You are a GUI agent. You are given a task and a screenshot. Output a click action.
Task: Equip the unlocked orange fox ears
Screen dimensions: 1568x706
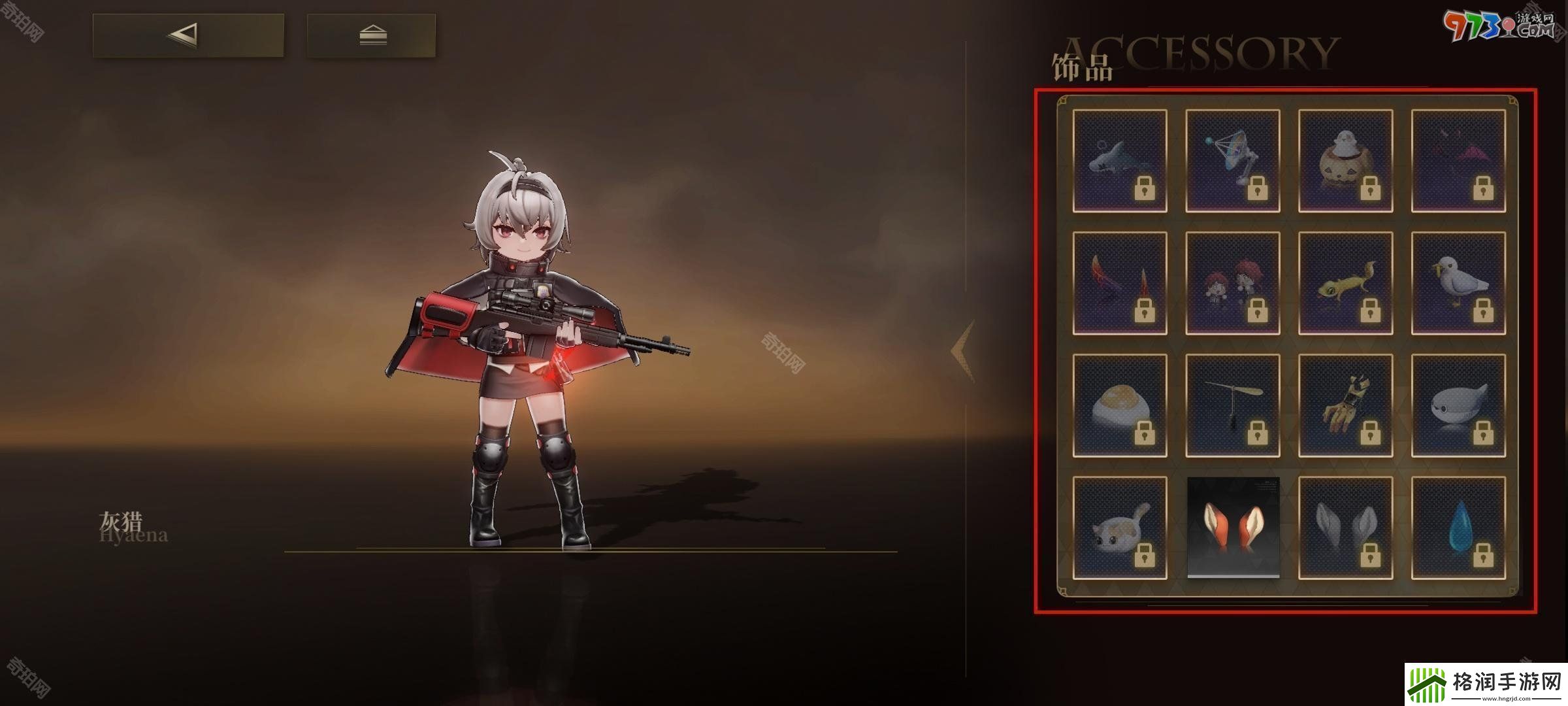[1232, 528]
